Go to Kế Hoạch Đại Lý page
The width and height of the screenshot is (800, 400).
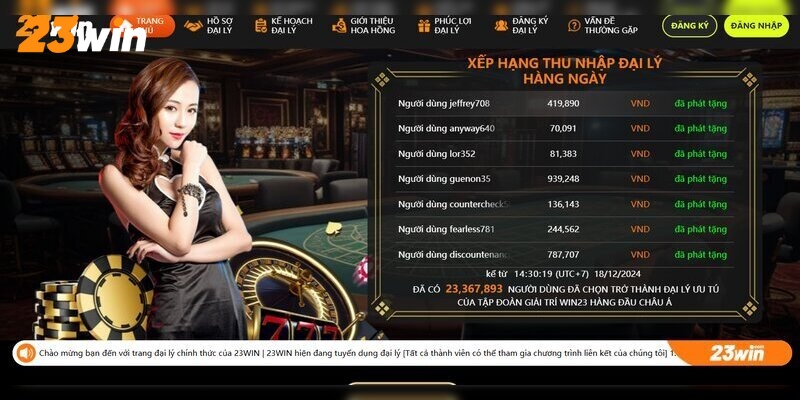tap(283, 26)
